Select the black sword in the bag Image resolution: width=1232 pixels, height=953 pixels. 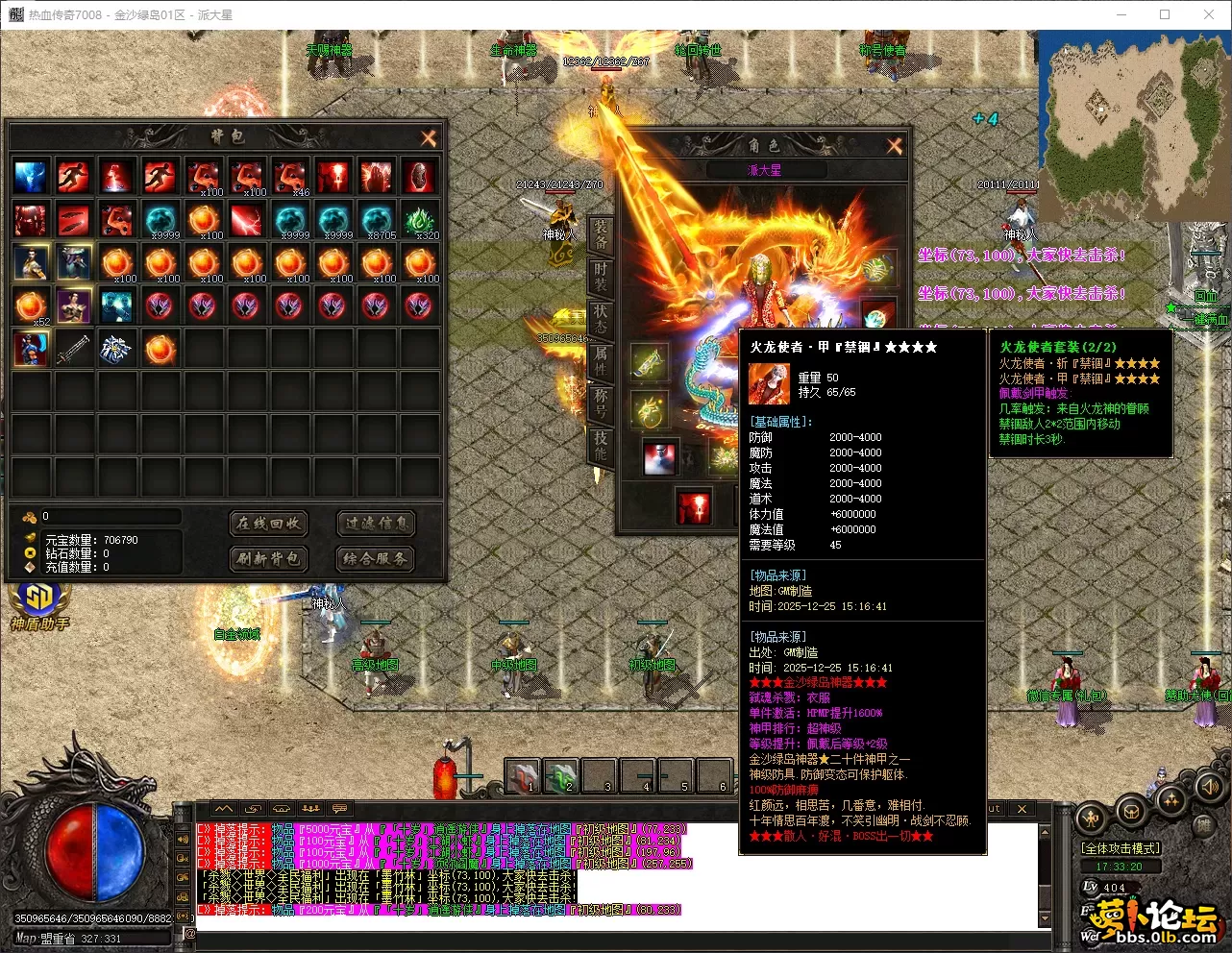[x=74, y=349]
